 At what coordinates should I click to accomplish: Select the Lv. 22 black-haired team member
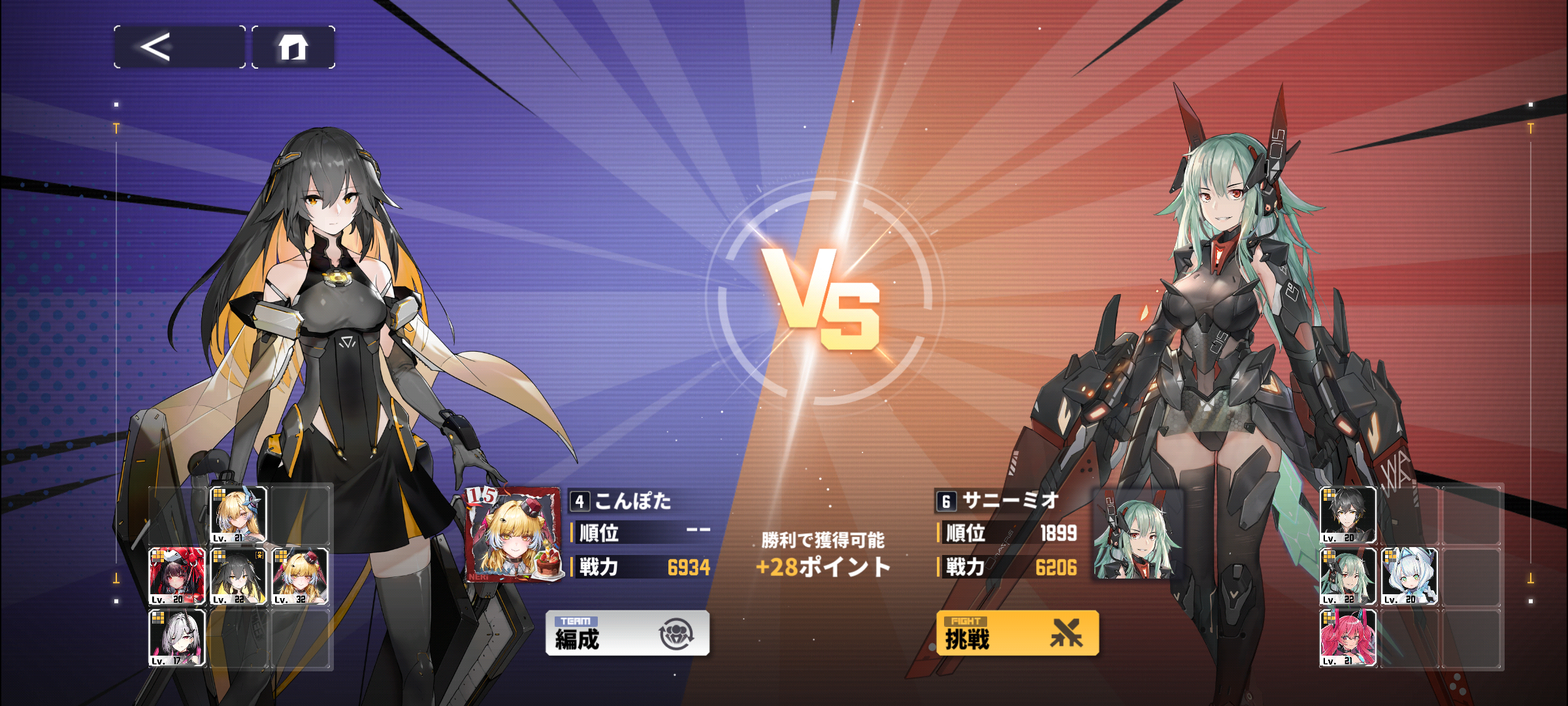point(238,577)
